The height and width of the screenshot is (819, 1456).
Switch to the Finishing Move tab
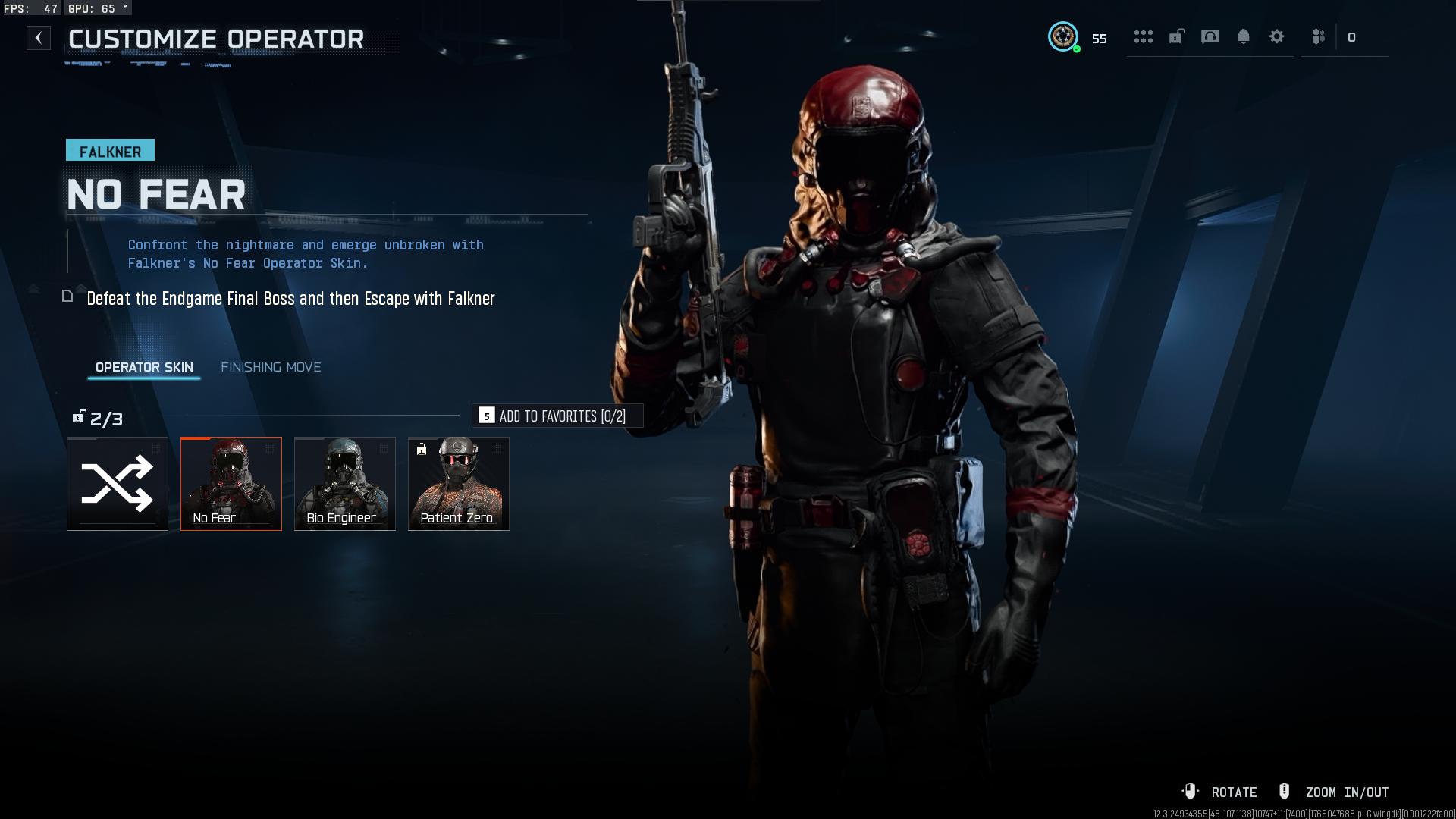click(271, 367)
